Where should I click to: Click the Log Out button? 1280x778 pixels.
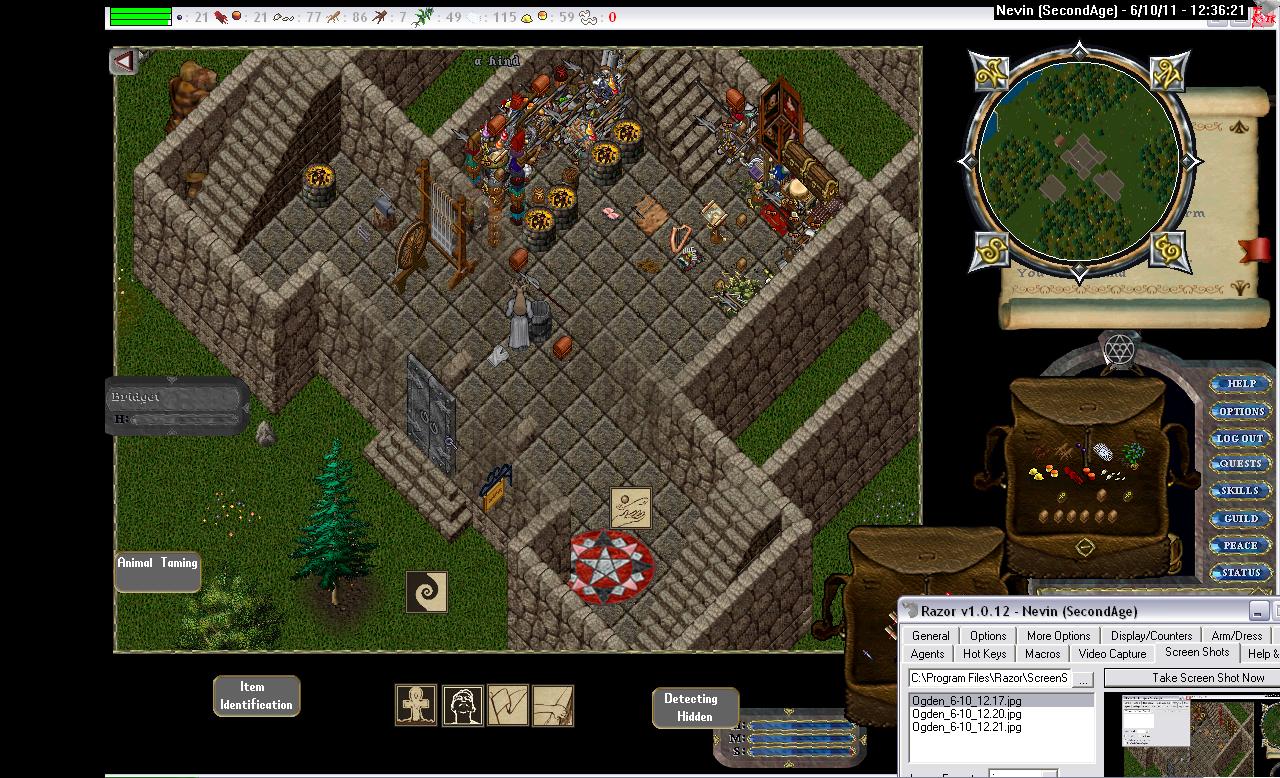[1241, 438]
